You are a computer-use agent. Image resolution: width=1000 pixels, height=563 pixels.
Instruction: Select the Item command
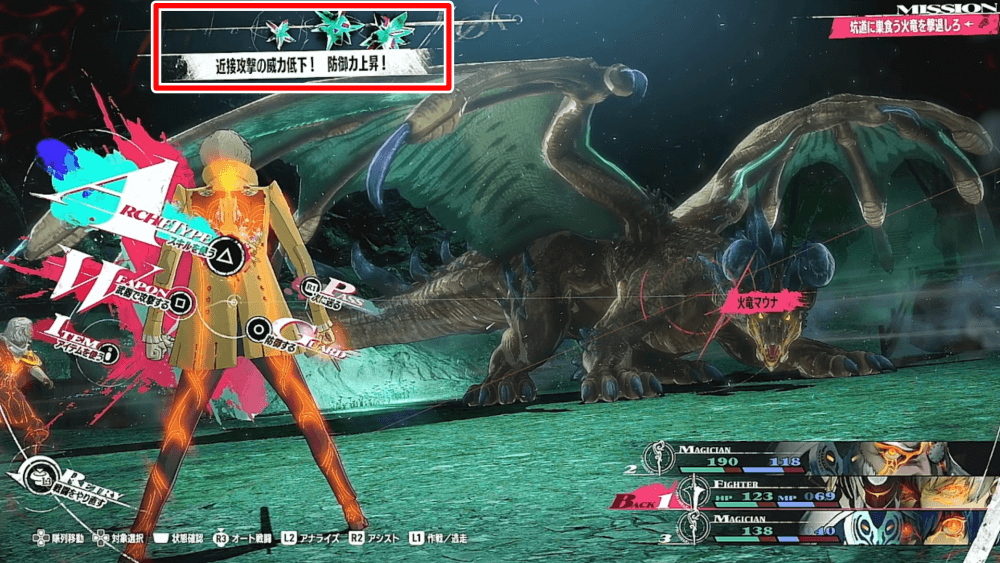coord(109,351)
